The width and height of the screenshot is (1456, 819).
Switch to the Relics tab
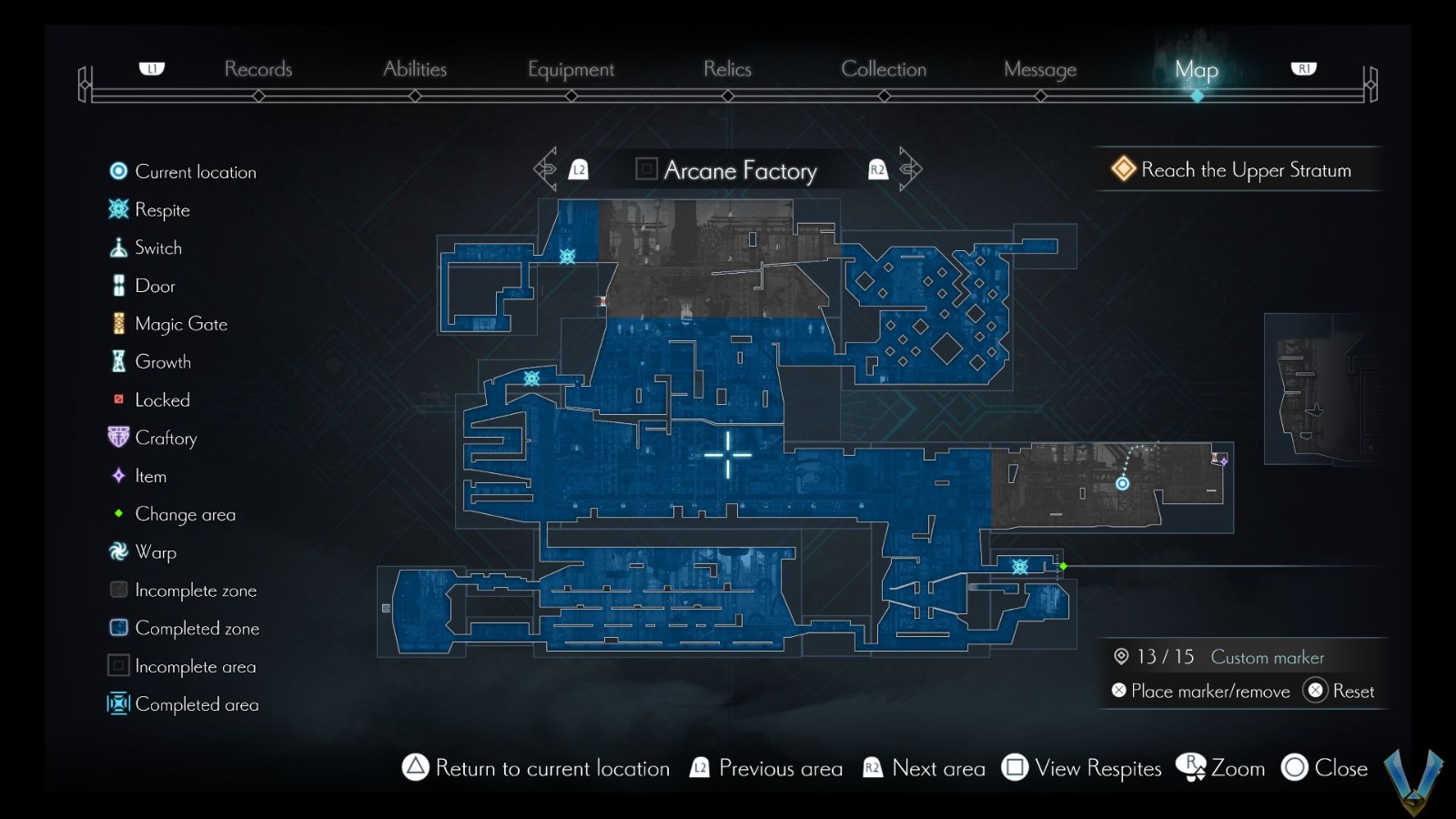[727, 68]
